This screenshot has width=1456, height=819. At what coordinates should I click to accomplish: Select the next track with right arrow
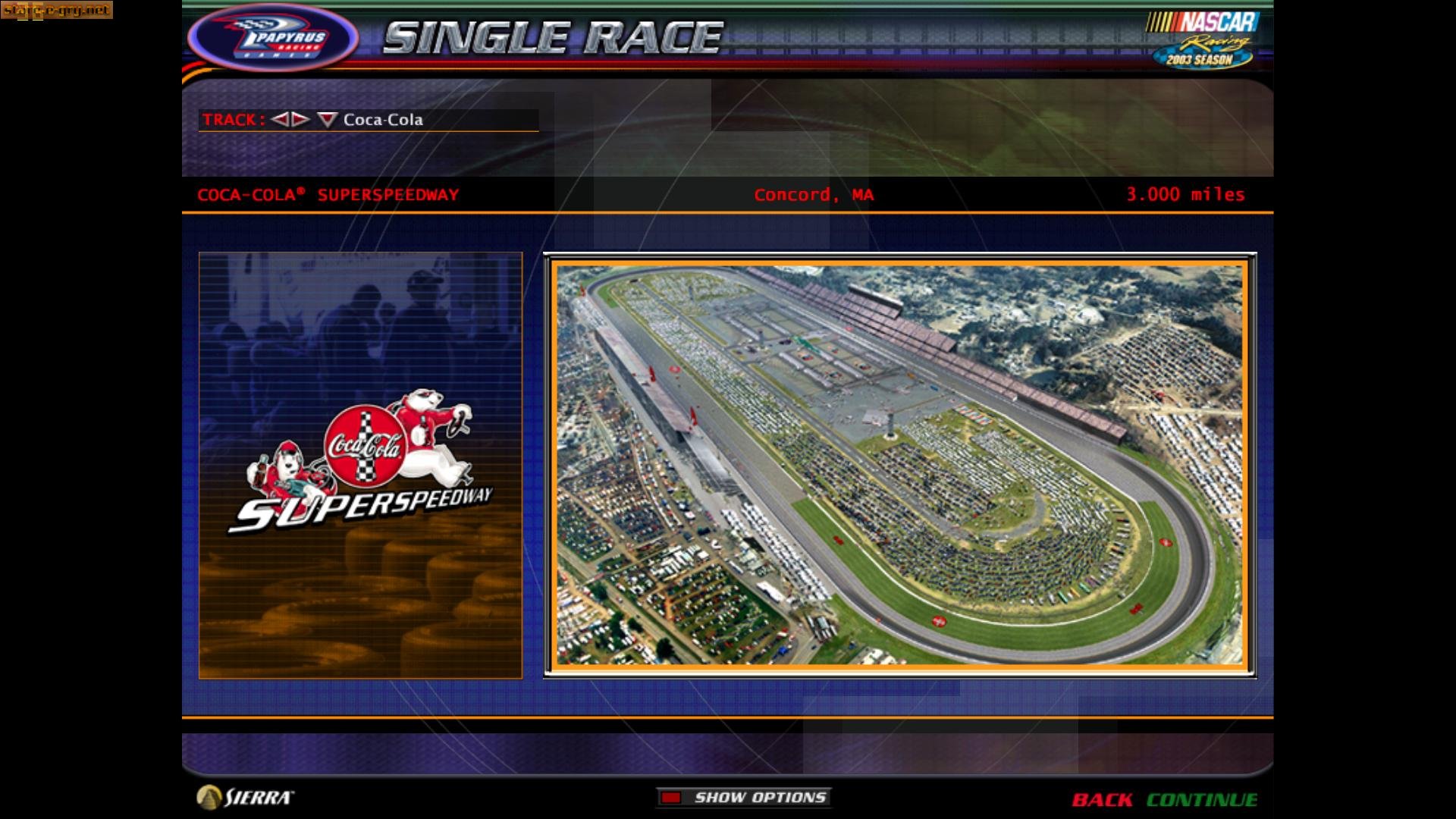click(299, 120)
